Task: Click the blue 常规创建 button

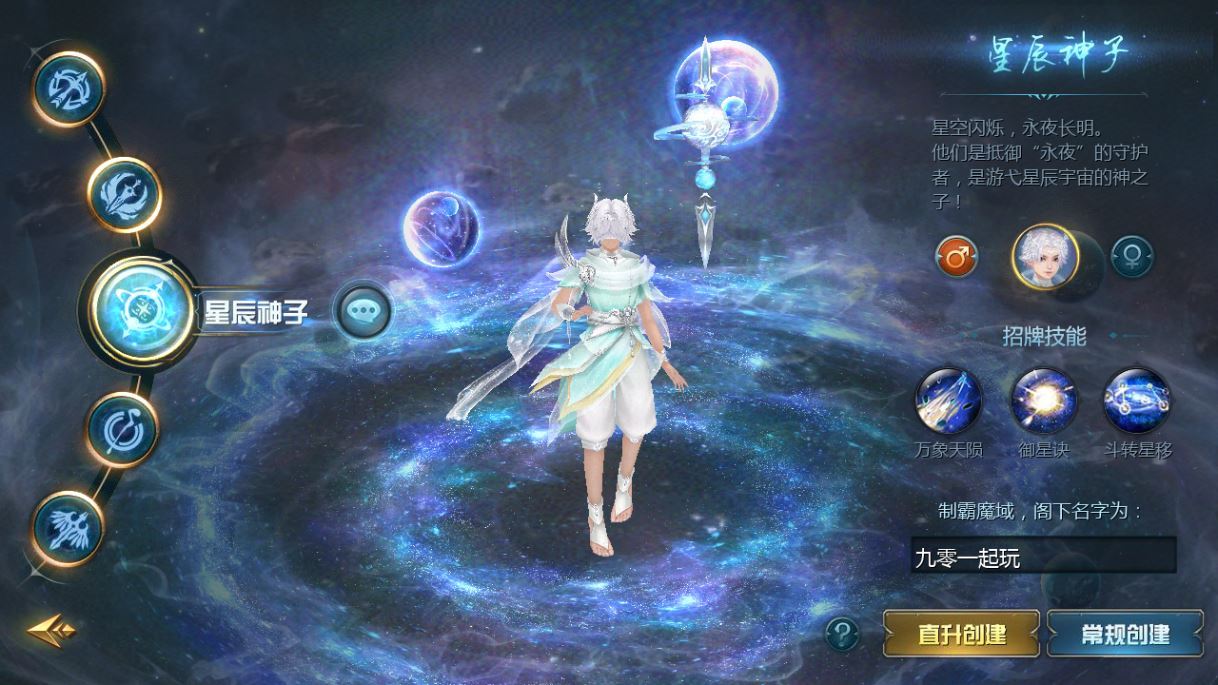Action: pos(1125,634)
